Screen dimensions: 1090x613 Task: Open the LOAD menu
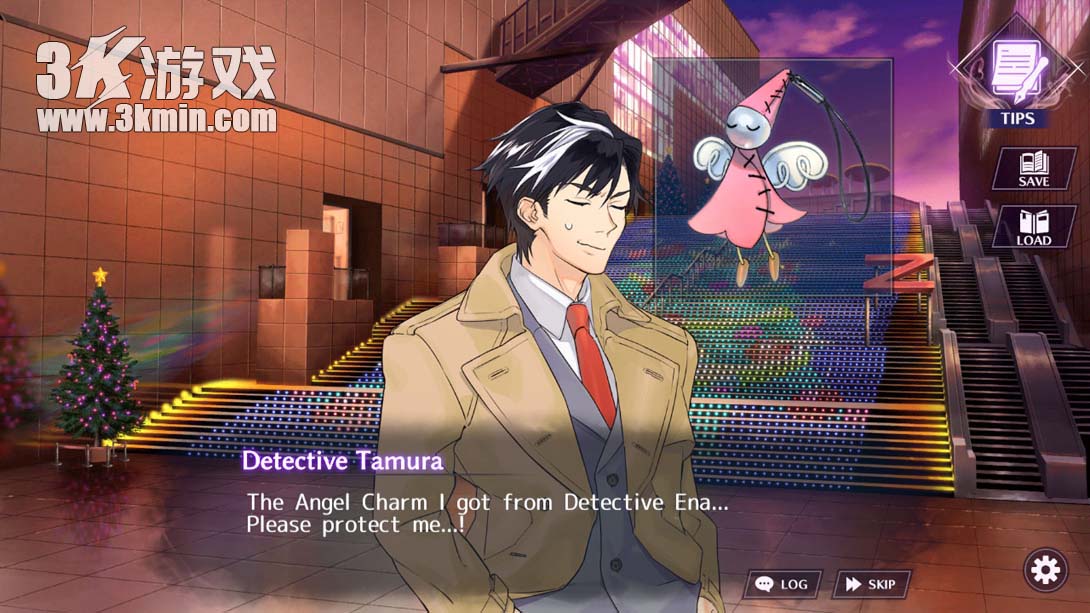1033,227
